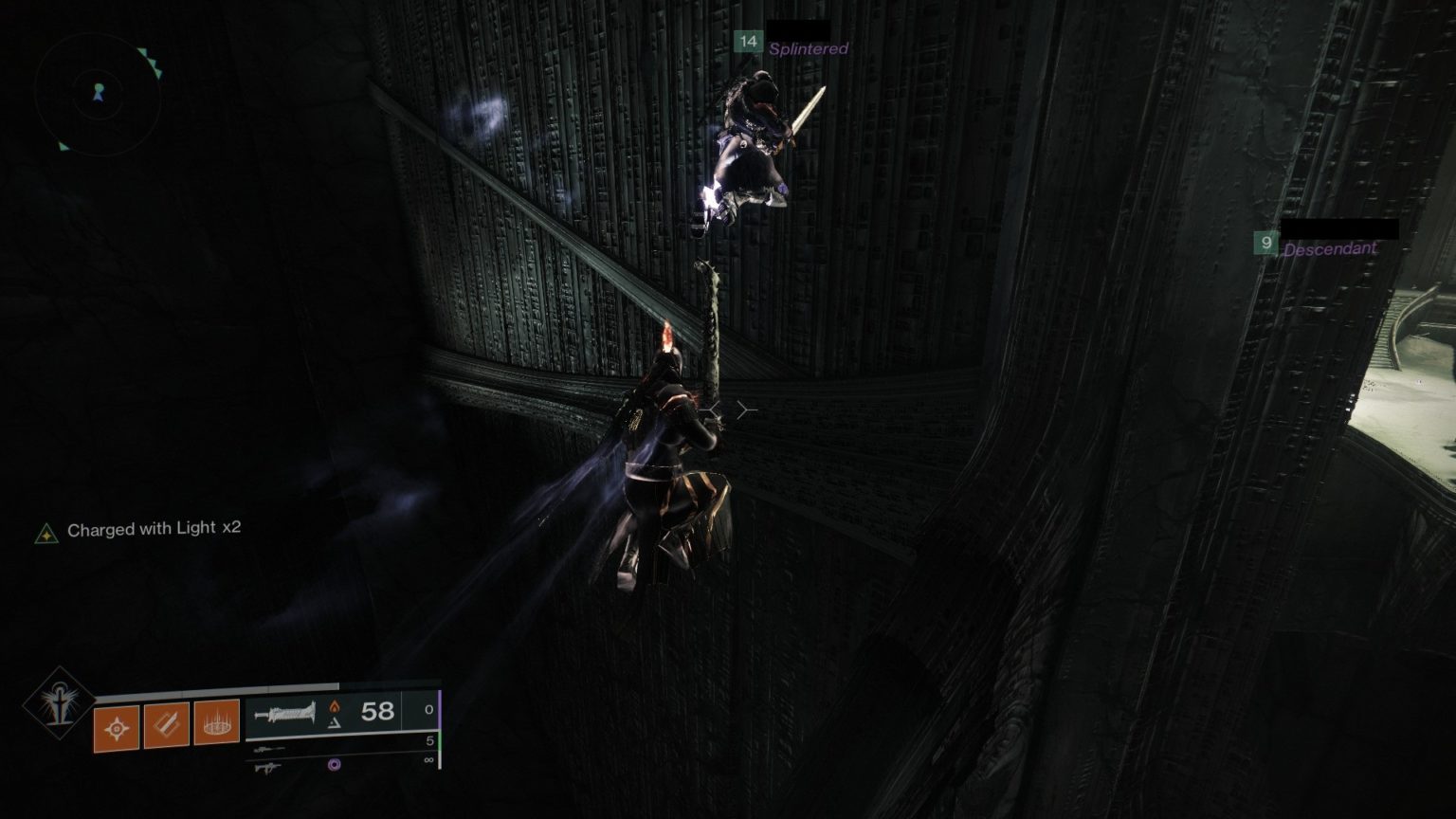Select the equipped sword weapon slot
Viewport: 1456px width, 819px height.
pos(286,711)
